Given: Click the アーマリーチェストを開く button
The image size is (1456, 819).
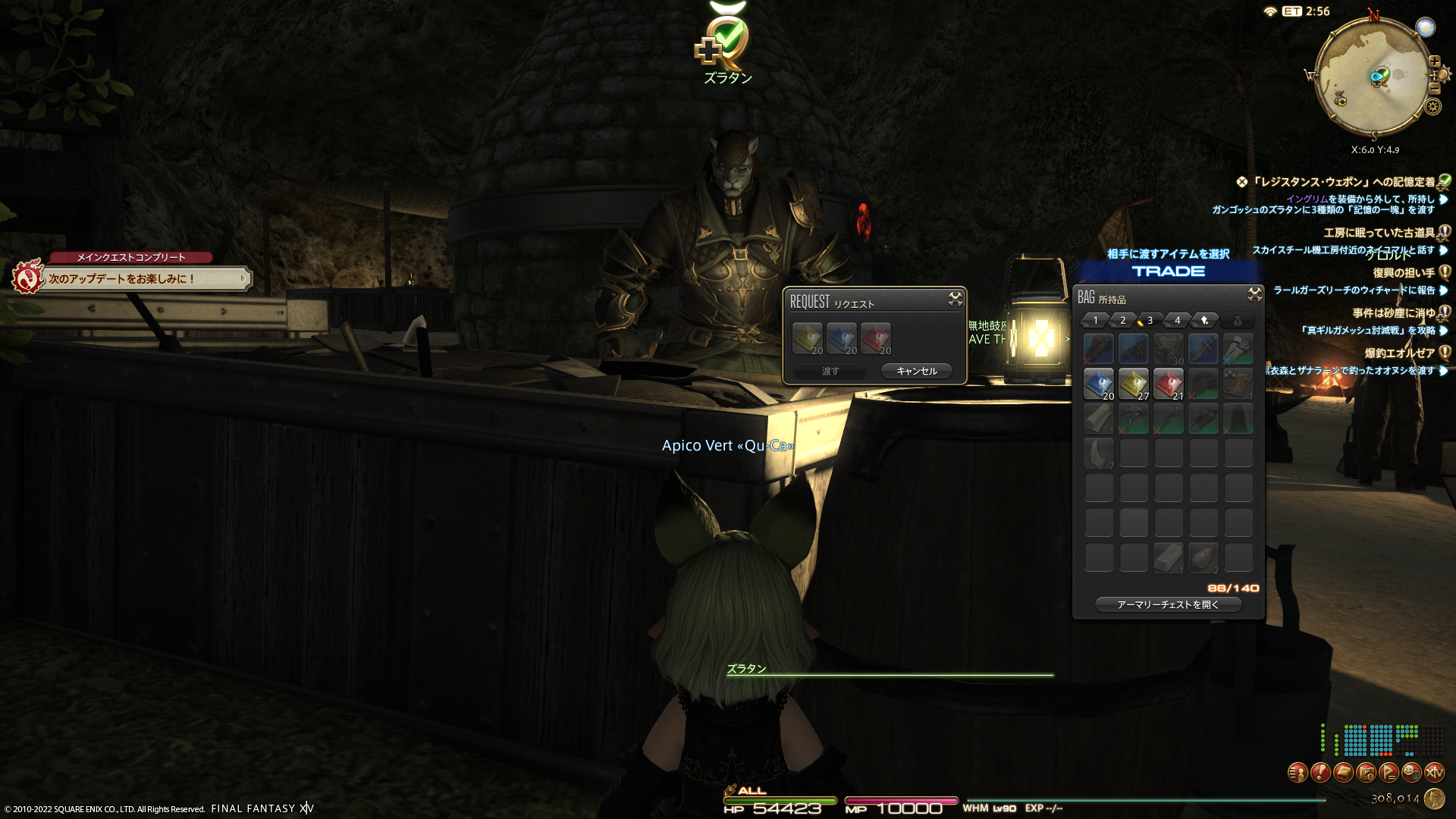Looking at the screenshot, I should [x=1168, y=604].
